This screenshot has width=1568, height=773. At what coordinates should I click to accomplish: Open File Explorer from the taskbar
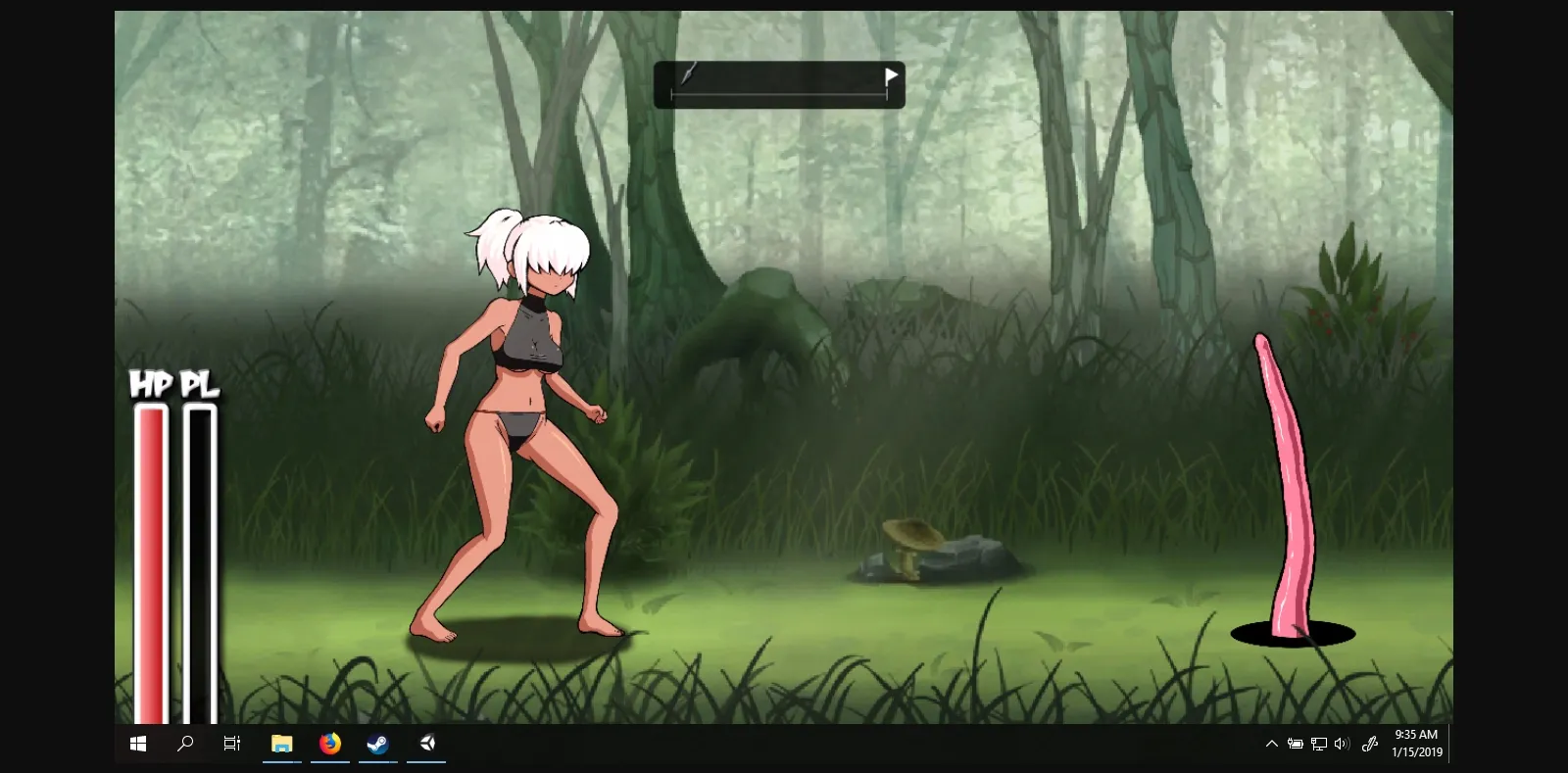282,744
